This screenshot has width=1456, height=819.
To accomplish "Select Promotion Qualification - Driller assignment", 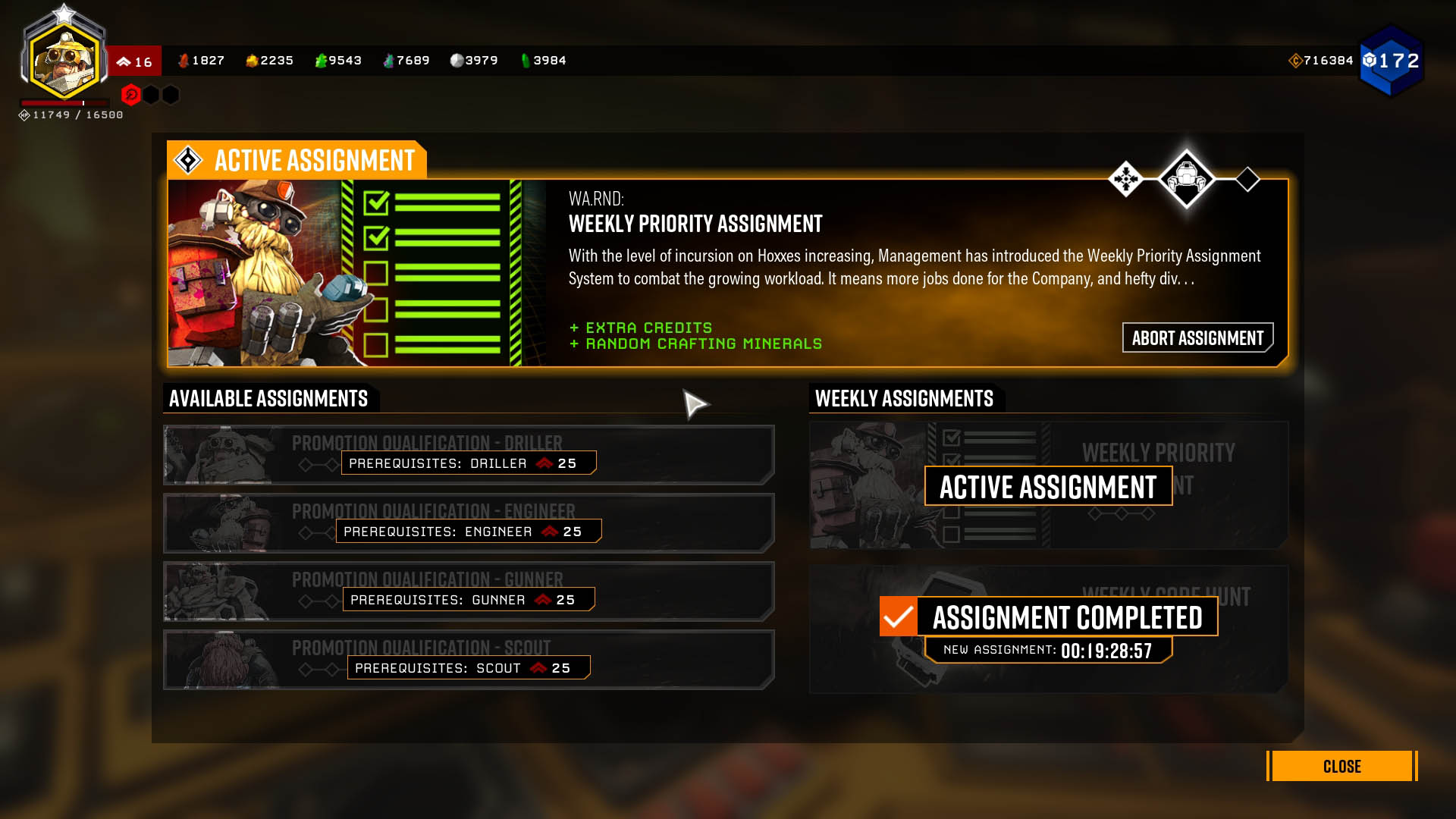I will (x=468, y=454).
